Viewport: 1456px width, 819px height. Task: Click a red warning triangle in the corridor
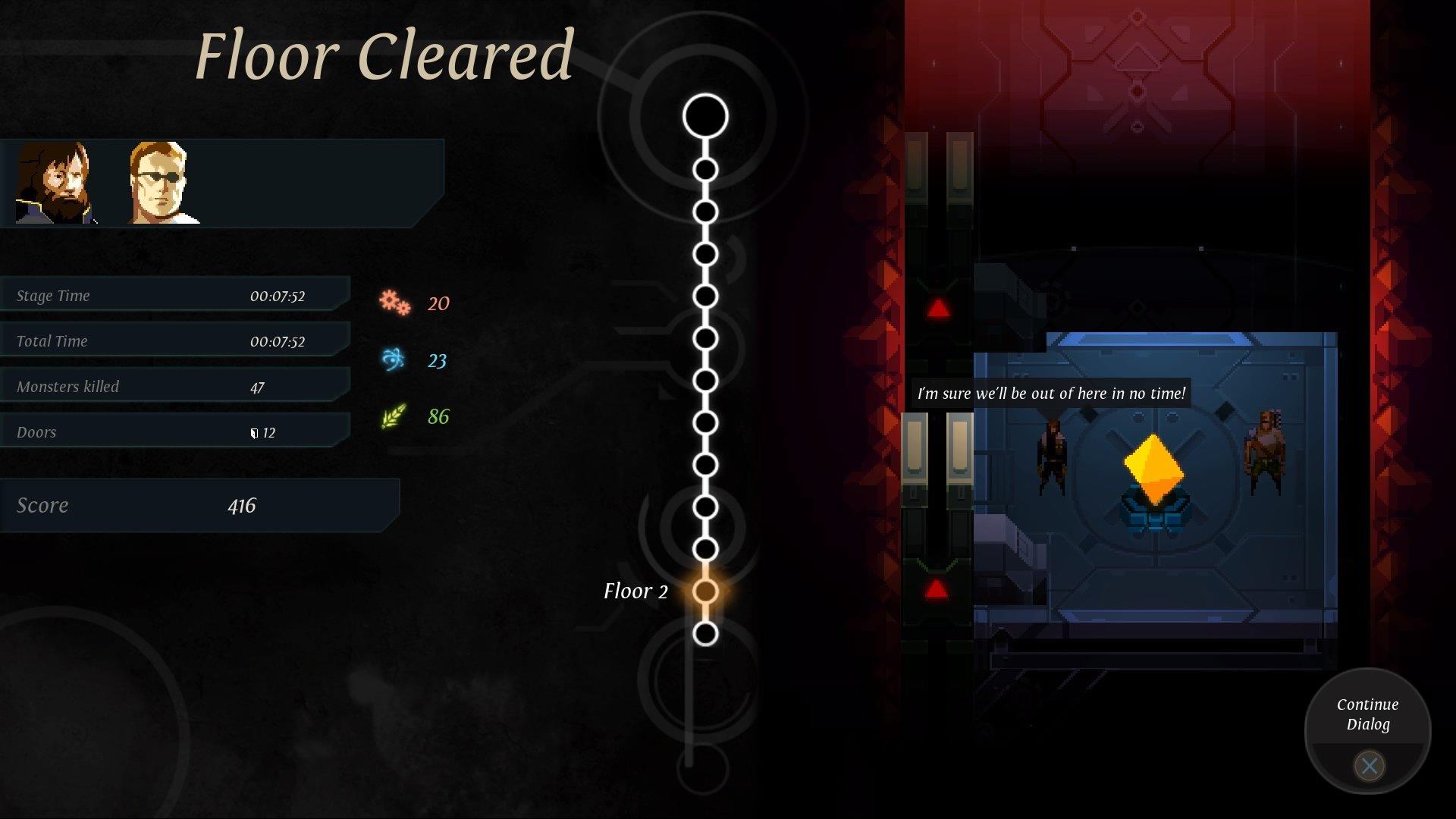coord(937,306)
